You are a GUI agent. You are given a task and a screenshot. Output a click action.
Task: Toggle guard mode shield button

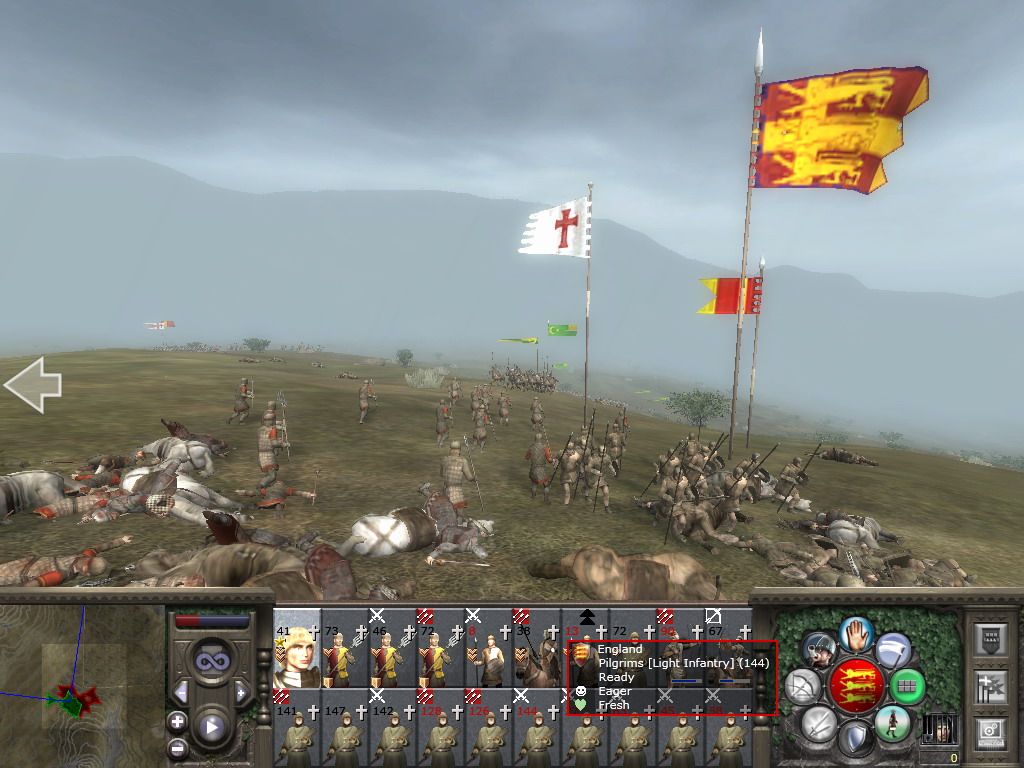pyautogui.click(x=855, y=739)
